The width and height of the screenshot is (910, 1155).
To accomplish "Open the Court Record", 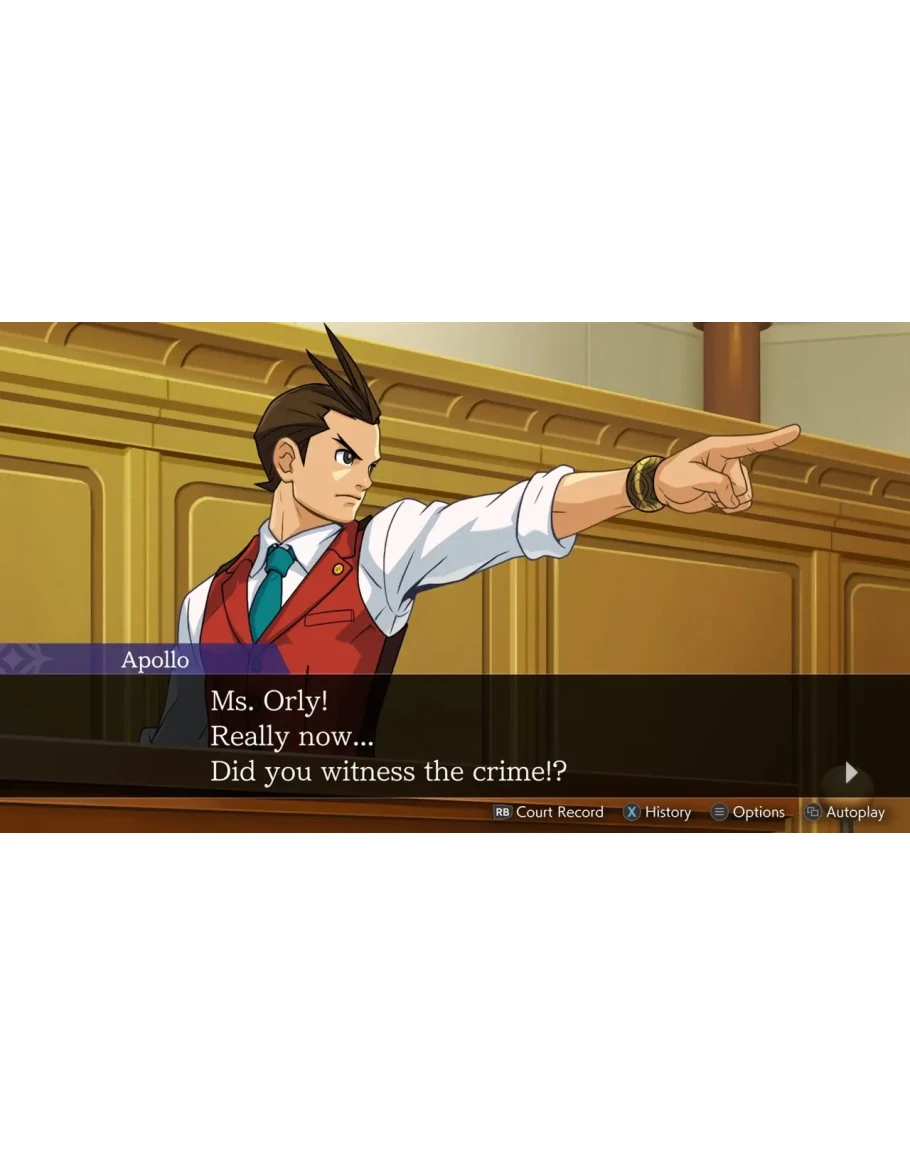I will [549, 812].
